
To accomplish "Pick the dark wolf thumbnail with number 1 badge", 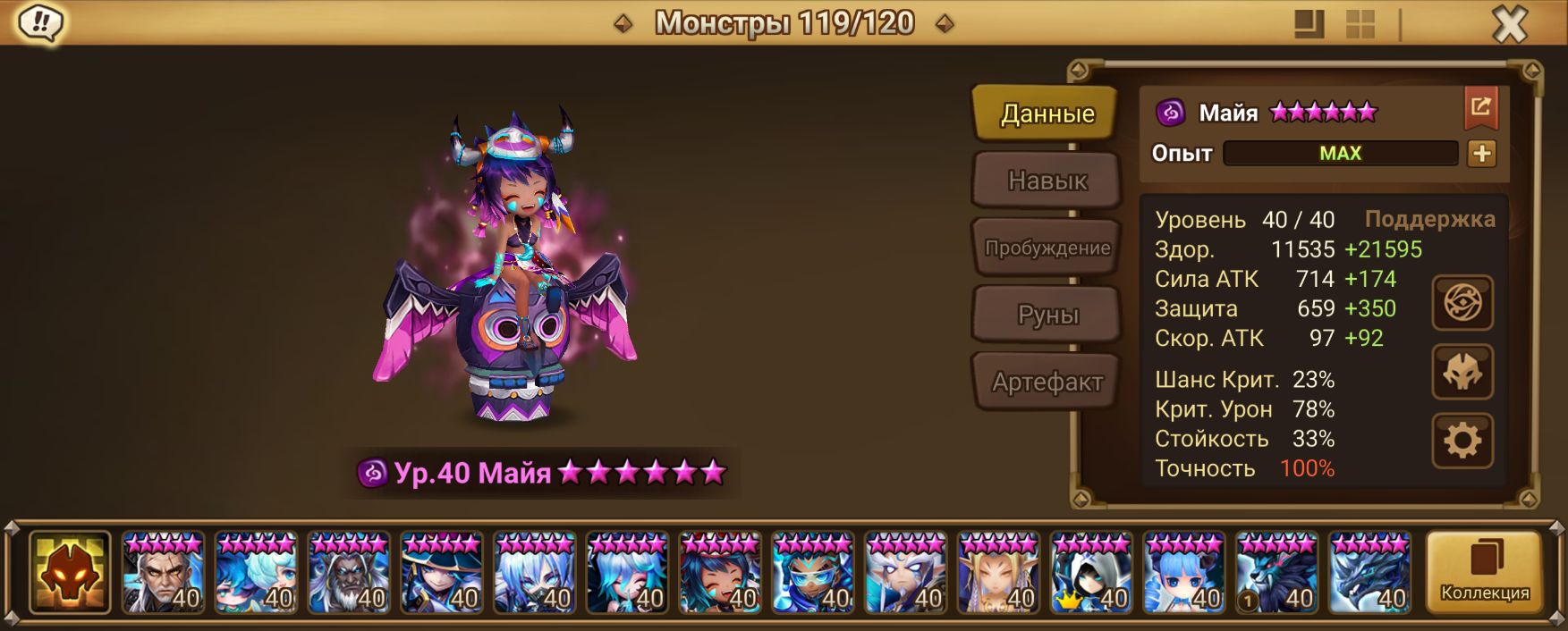I will [1276, 573].
